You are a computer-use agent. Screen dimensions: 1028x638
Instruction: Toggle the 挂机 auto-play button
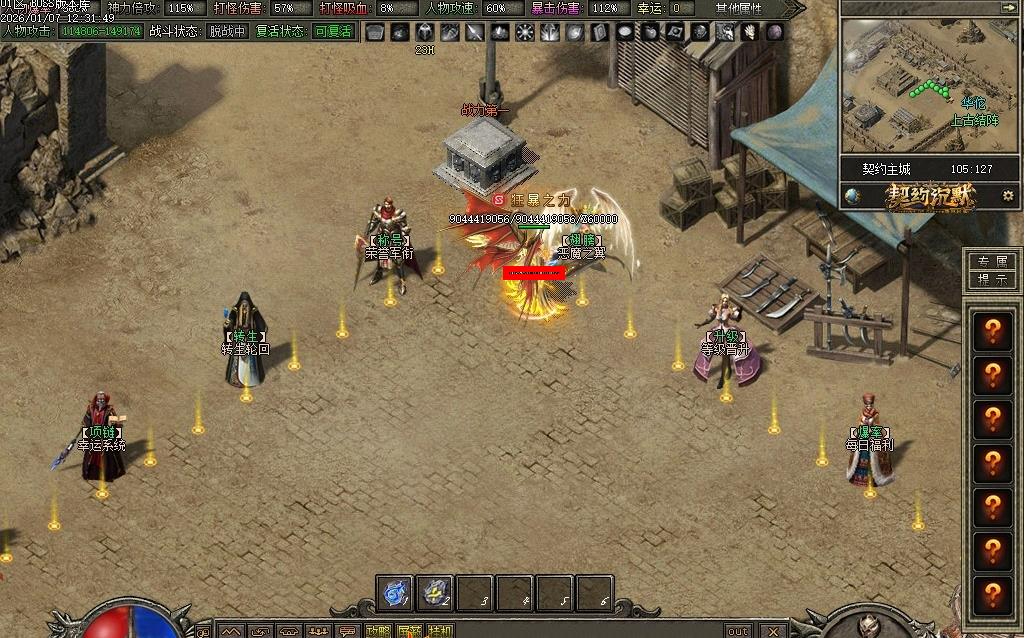point(439,631)
